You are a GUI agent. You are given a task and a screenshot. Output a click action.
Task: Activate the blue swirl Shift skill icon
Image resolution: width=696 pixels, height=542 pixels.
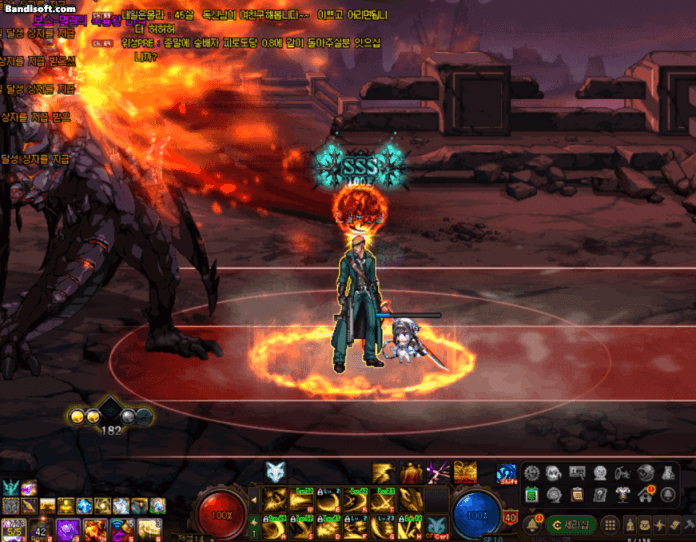click(x=507, y=474)
